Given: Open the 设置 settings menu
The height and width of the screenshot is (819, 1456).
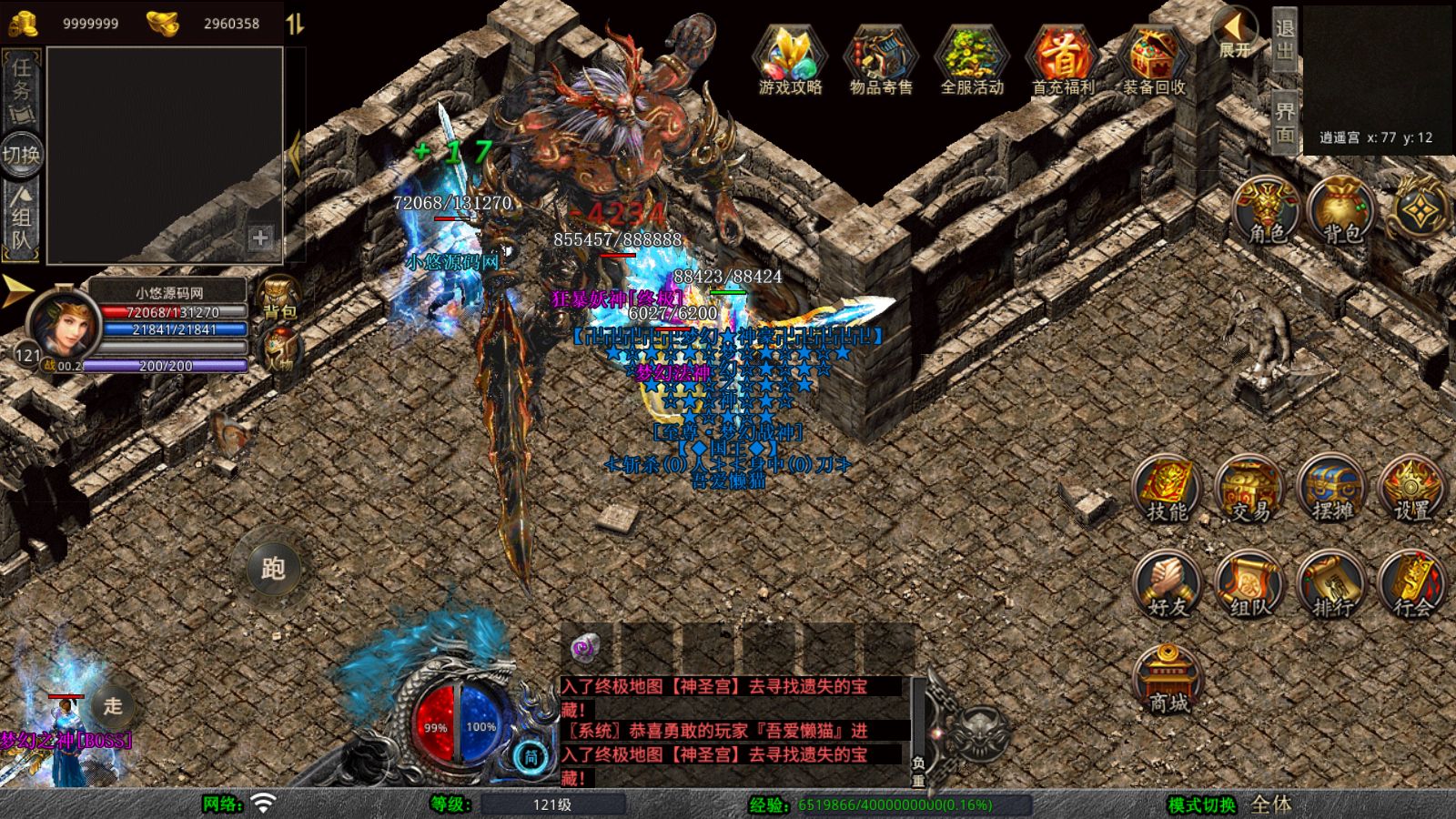Looking at the screenshot, I should click(1412, 490).
